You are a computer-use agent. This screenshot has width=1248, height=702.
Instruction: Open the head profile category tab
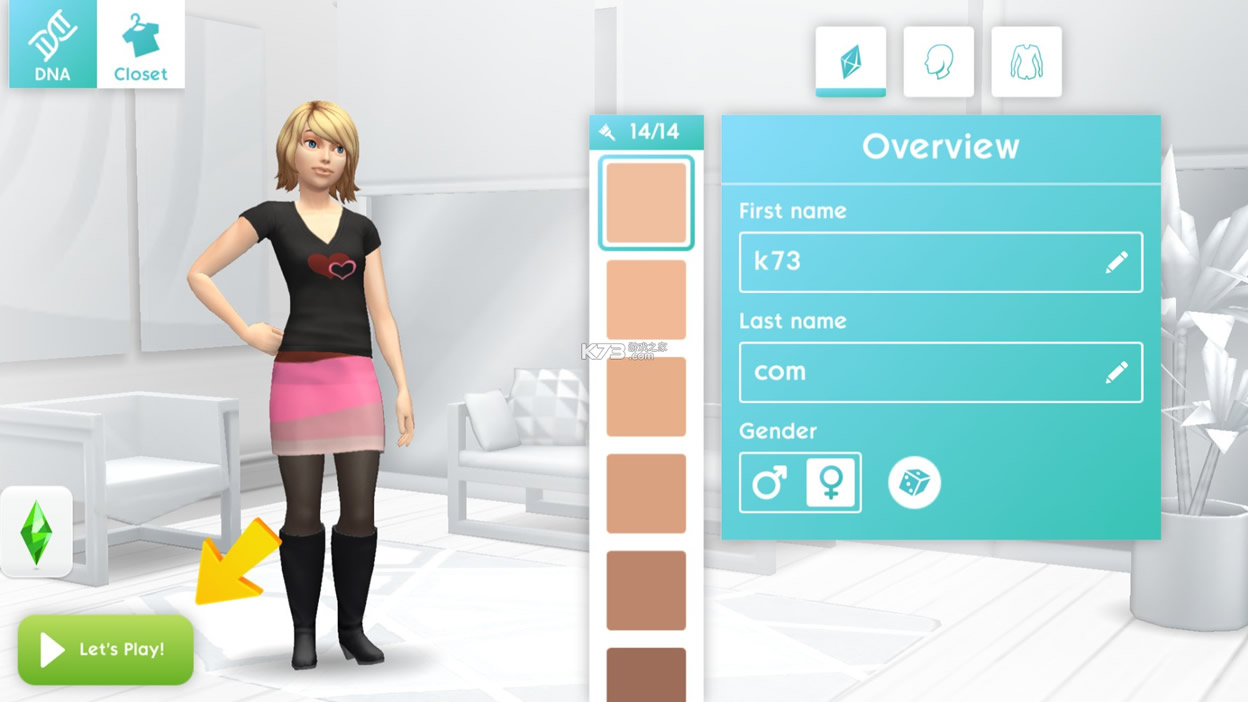pyautogui.click(x=938, y=62)
